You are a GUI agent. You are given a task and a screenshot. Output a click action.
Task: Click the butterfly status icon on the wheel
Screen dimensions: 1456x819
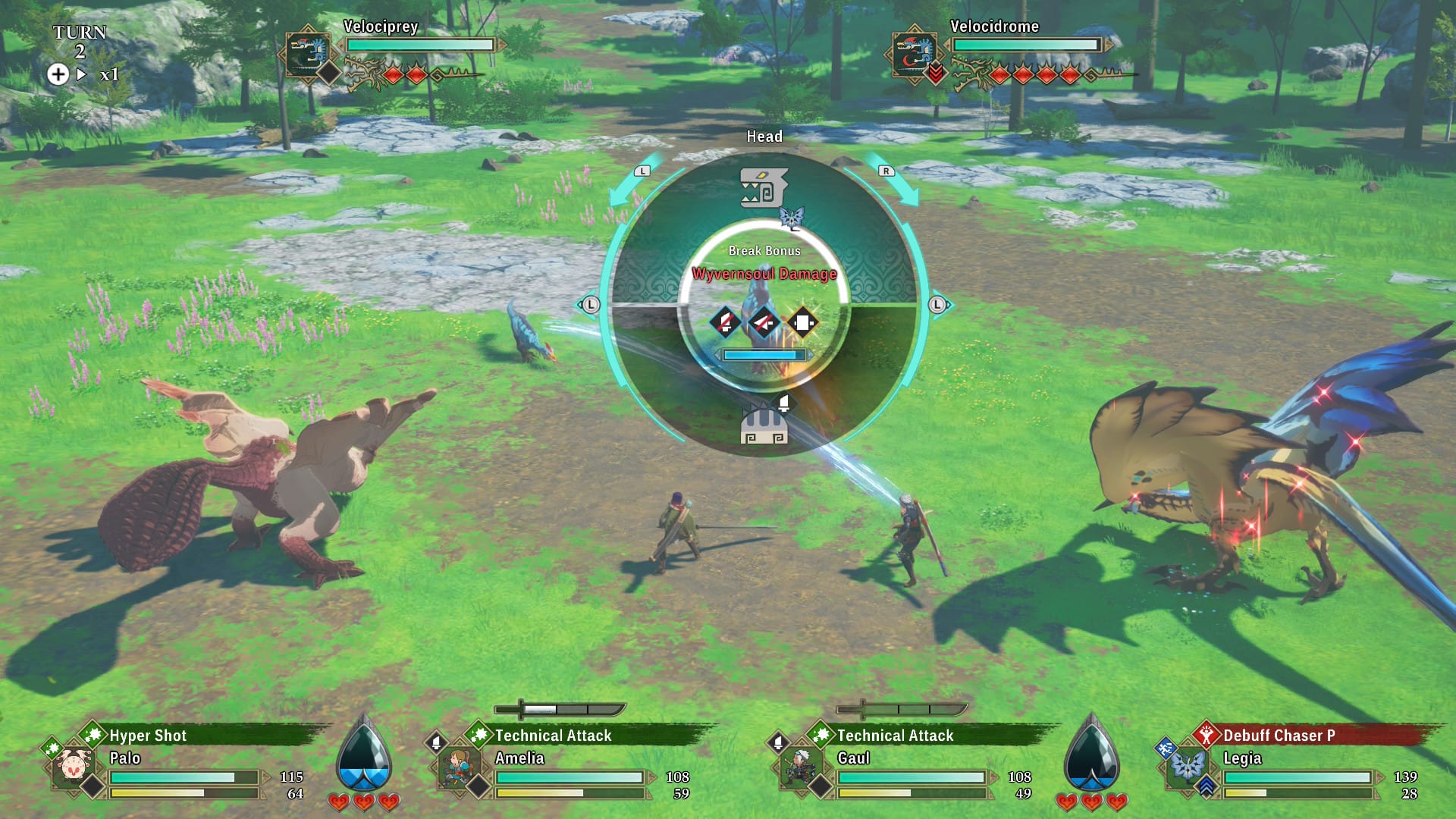pos(792,216)
